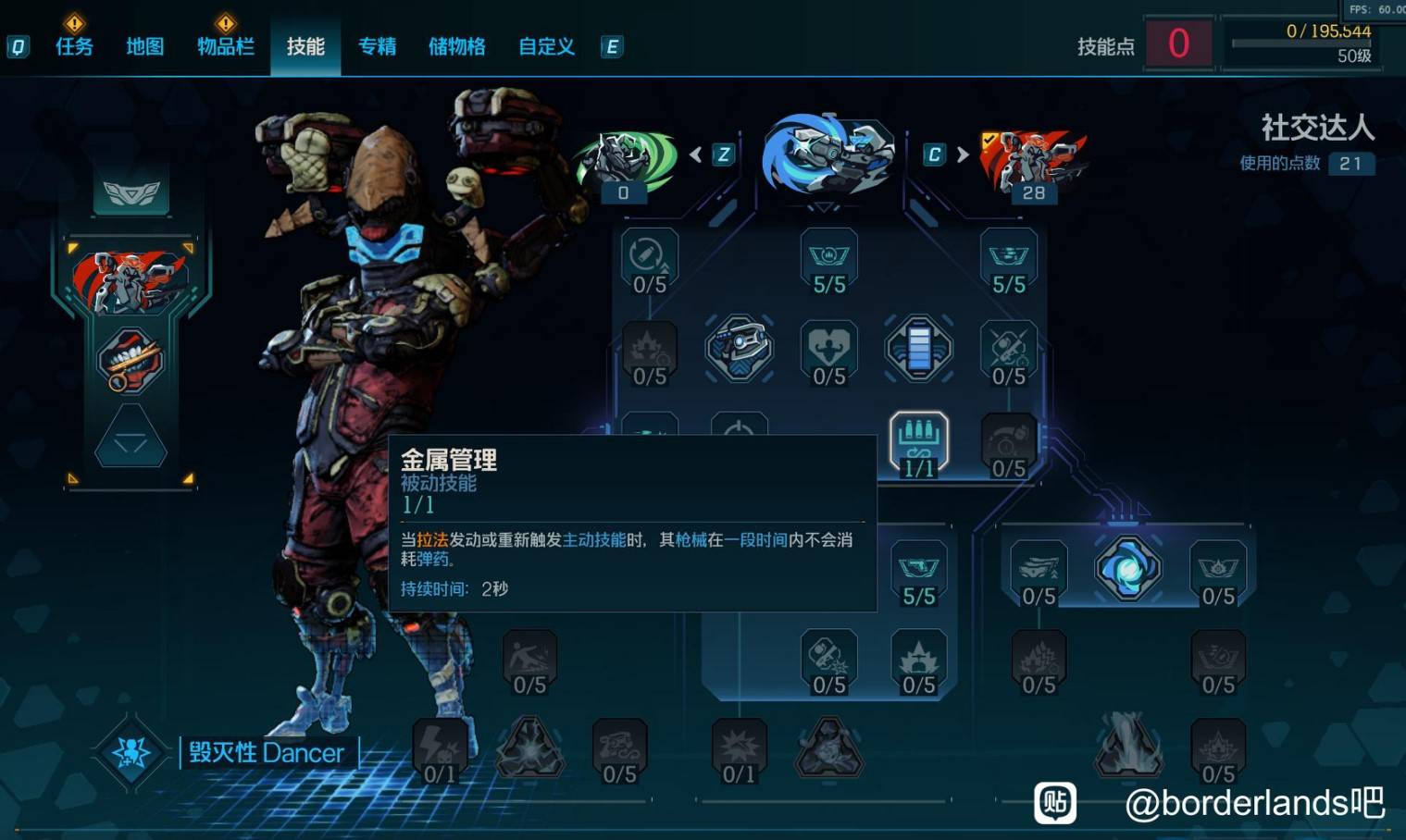Open the 任务 (Missions) tab
The width and height of the screenshot is (1406, 840).
click(x=74, y=46)
